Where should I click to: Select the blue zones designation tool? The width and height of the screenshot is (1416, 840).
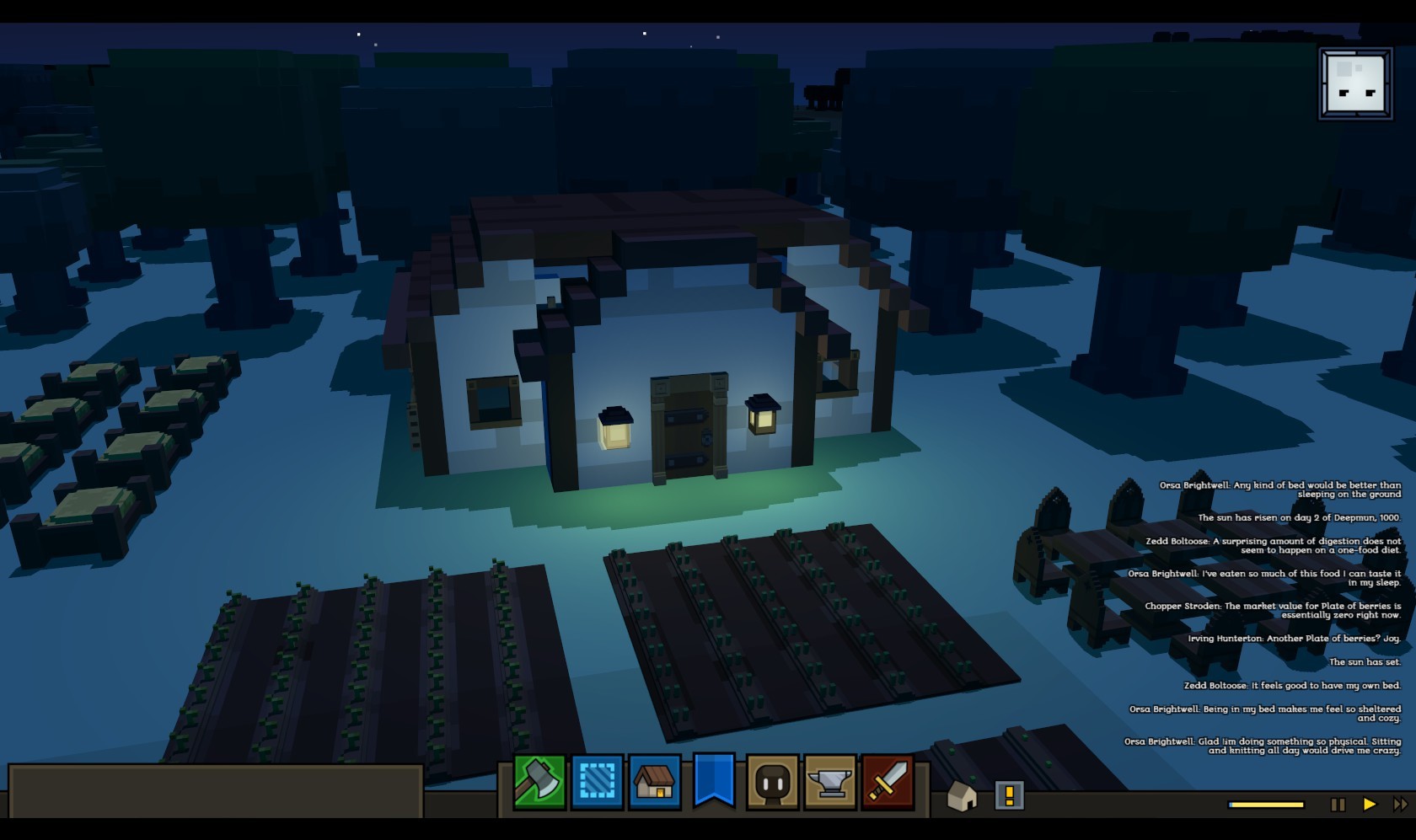[598, 781]
